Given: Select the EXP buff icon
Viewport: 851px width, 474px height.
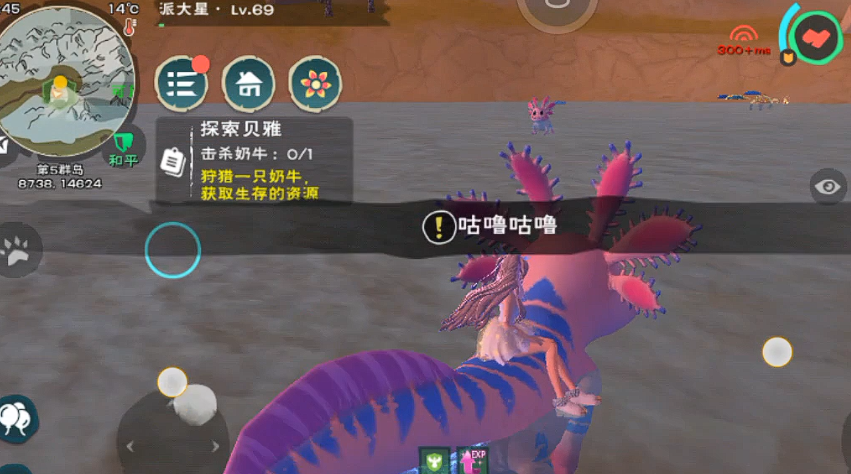Looking at the screenshot, I should click(x=470, y=459).
